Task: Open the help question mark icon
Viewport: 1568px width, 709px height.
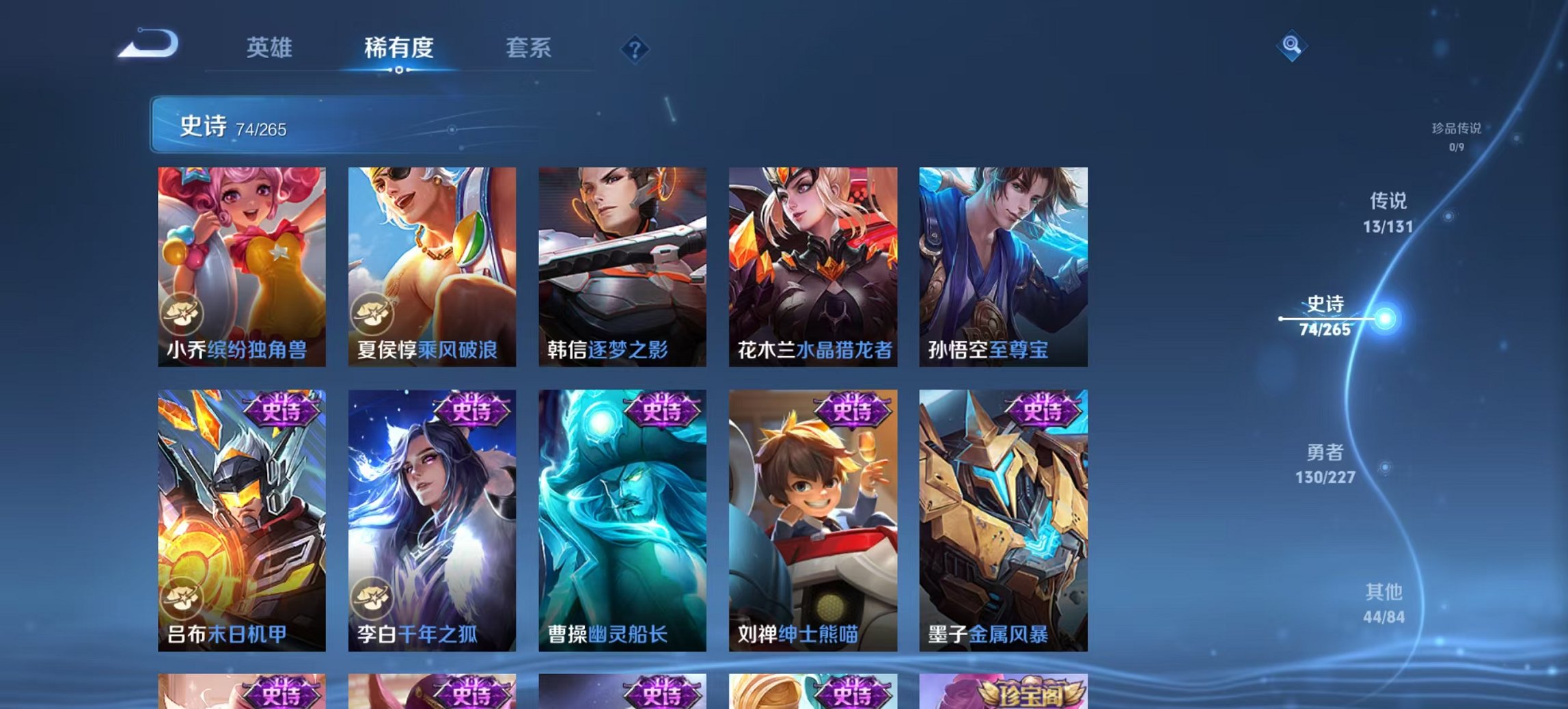Action: coord(635,46)
